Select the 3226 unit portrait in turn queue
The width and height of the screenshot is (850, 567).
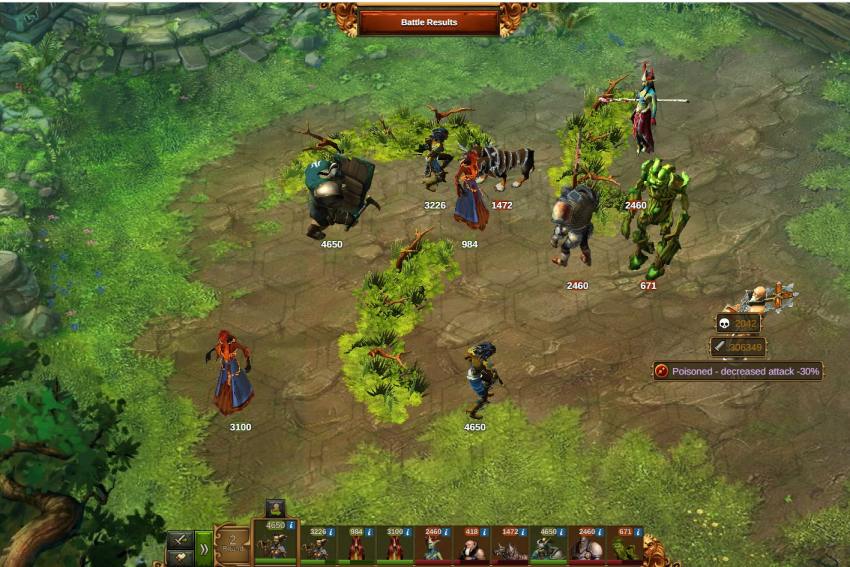click(x=318, y=547)
